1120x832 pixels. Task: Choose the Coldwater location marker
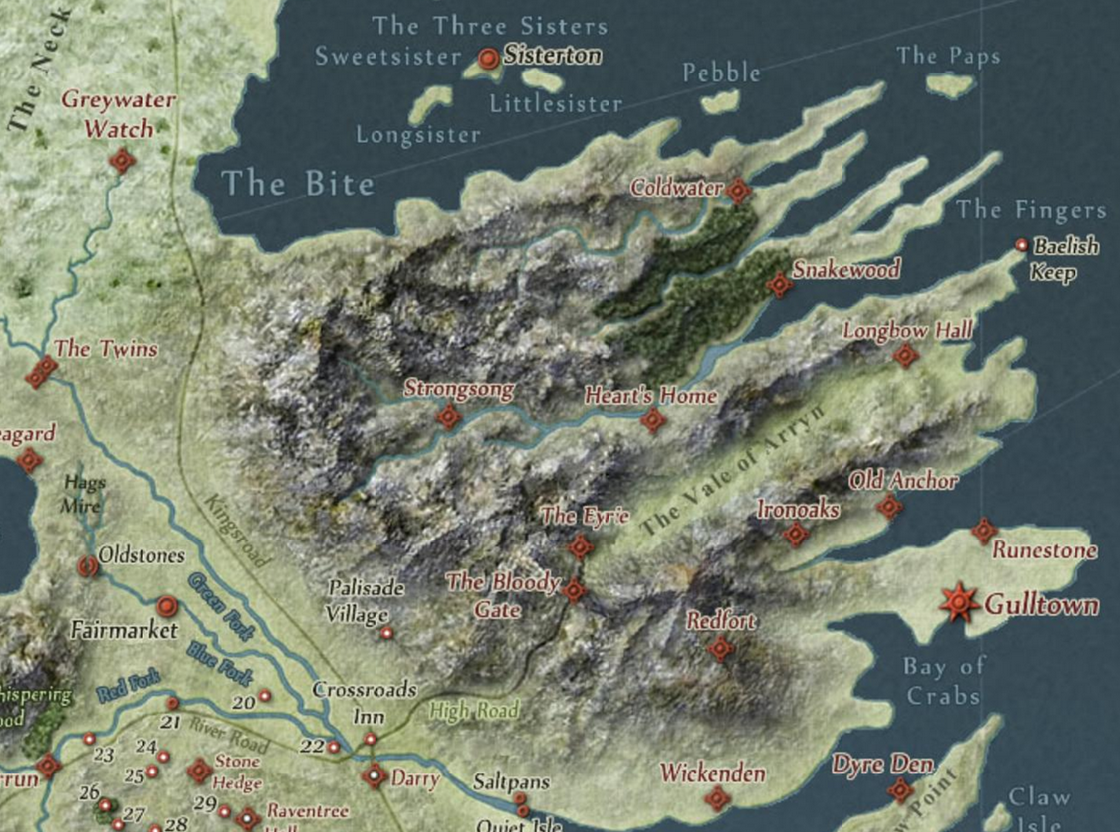click(738, 190)
